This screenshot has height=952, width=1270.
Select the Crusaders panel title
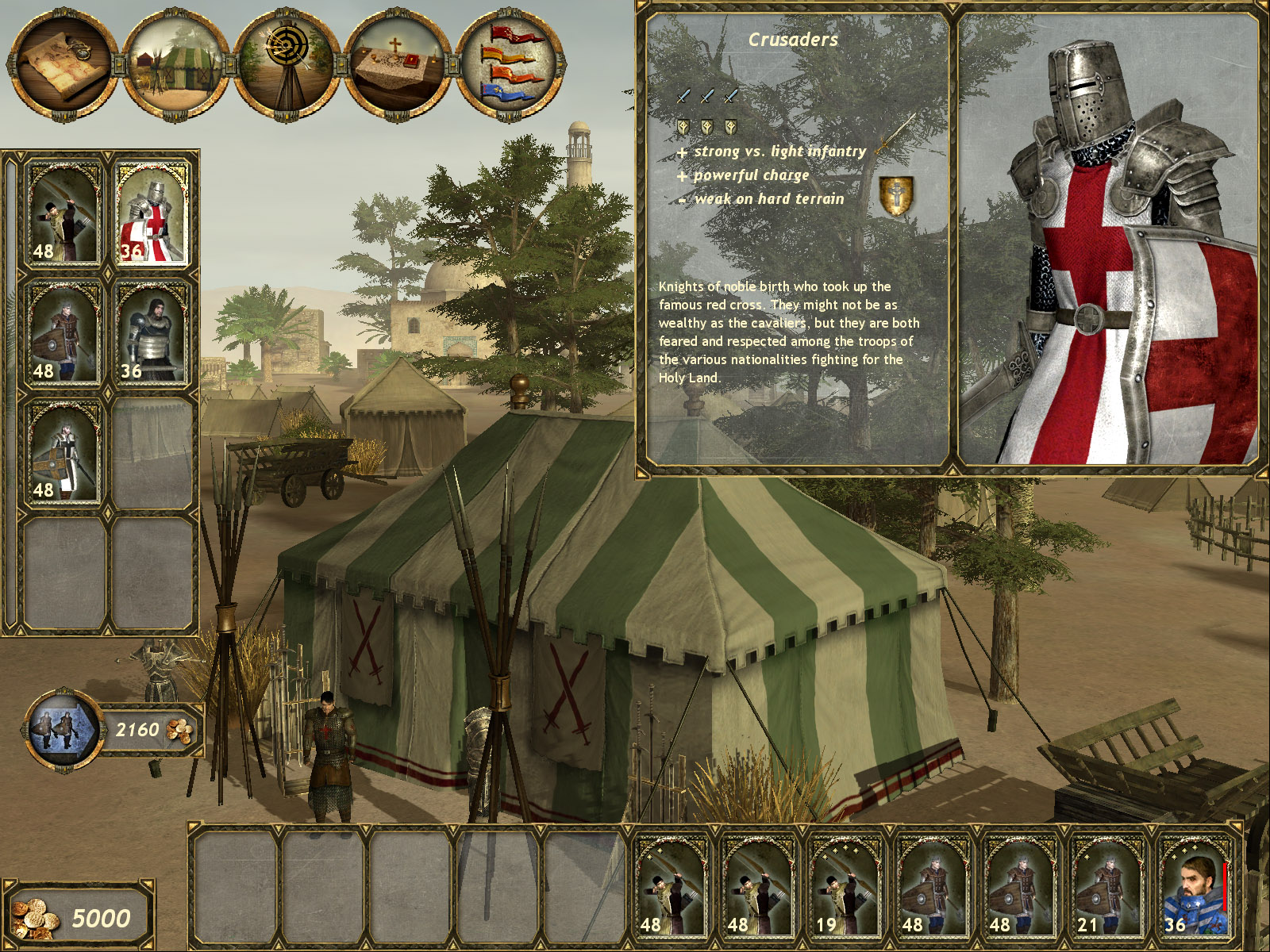795,40
